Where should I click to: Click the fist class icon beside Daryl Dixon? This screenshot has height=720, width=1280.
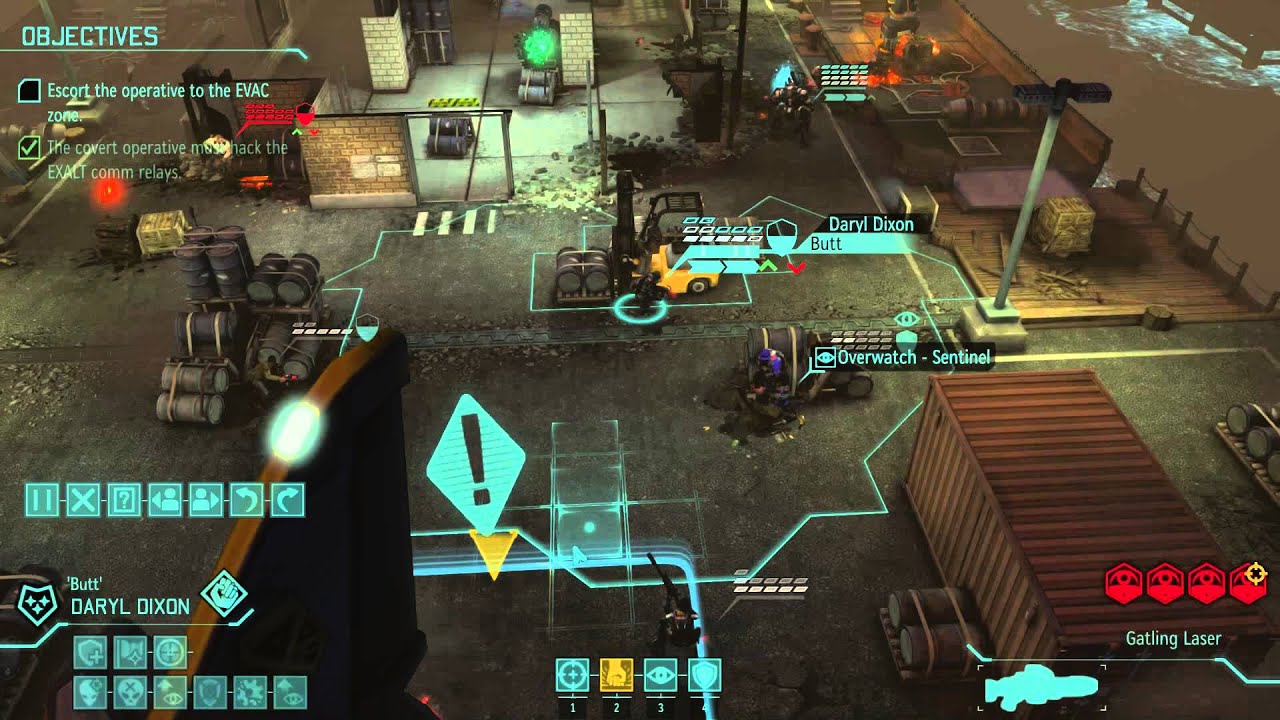click(x=224, y=594)
